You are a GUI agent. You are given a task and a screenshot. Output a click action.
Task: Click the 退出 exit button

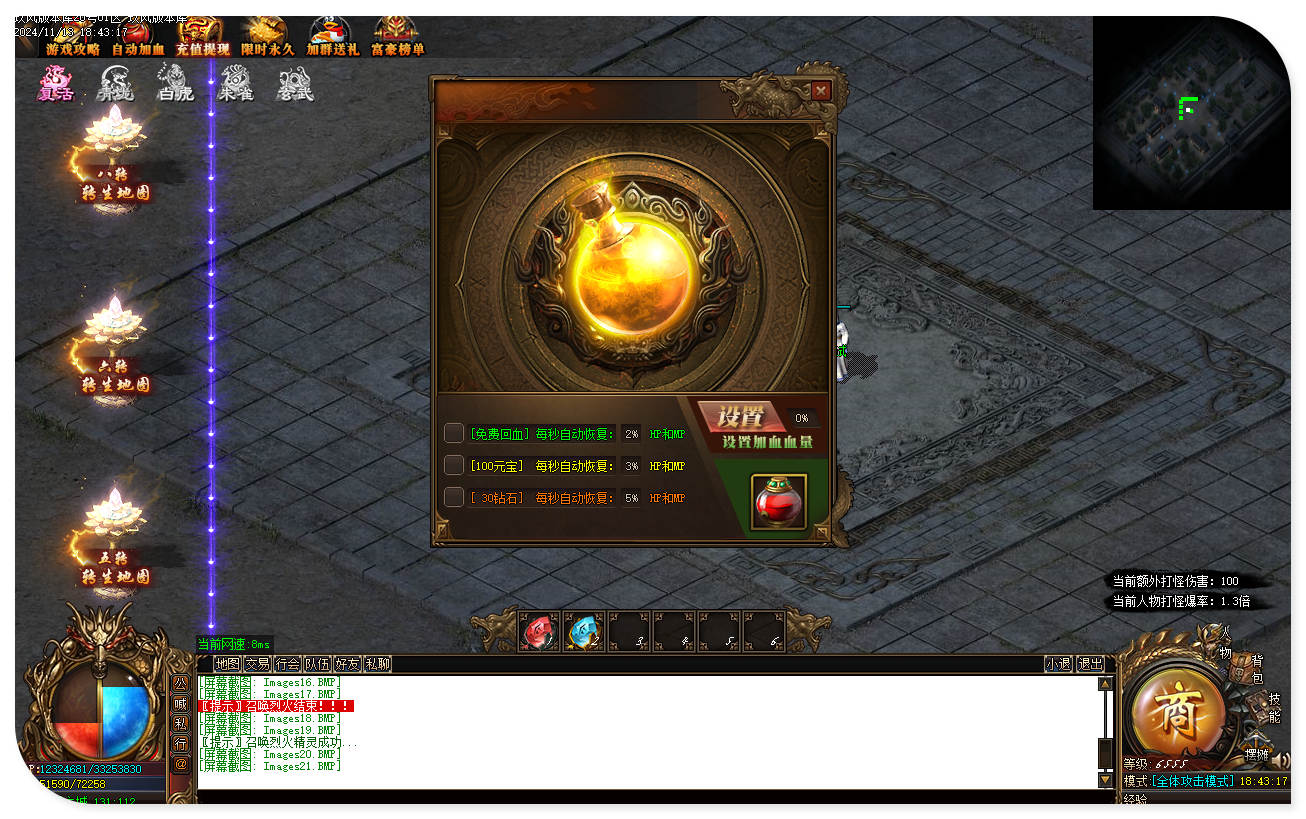click(x=1090, y=664)
